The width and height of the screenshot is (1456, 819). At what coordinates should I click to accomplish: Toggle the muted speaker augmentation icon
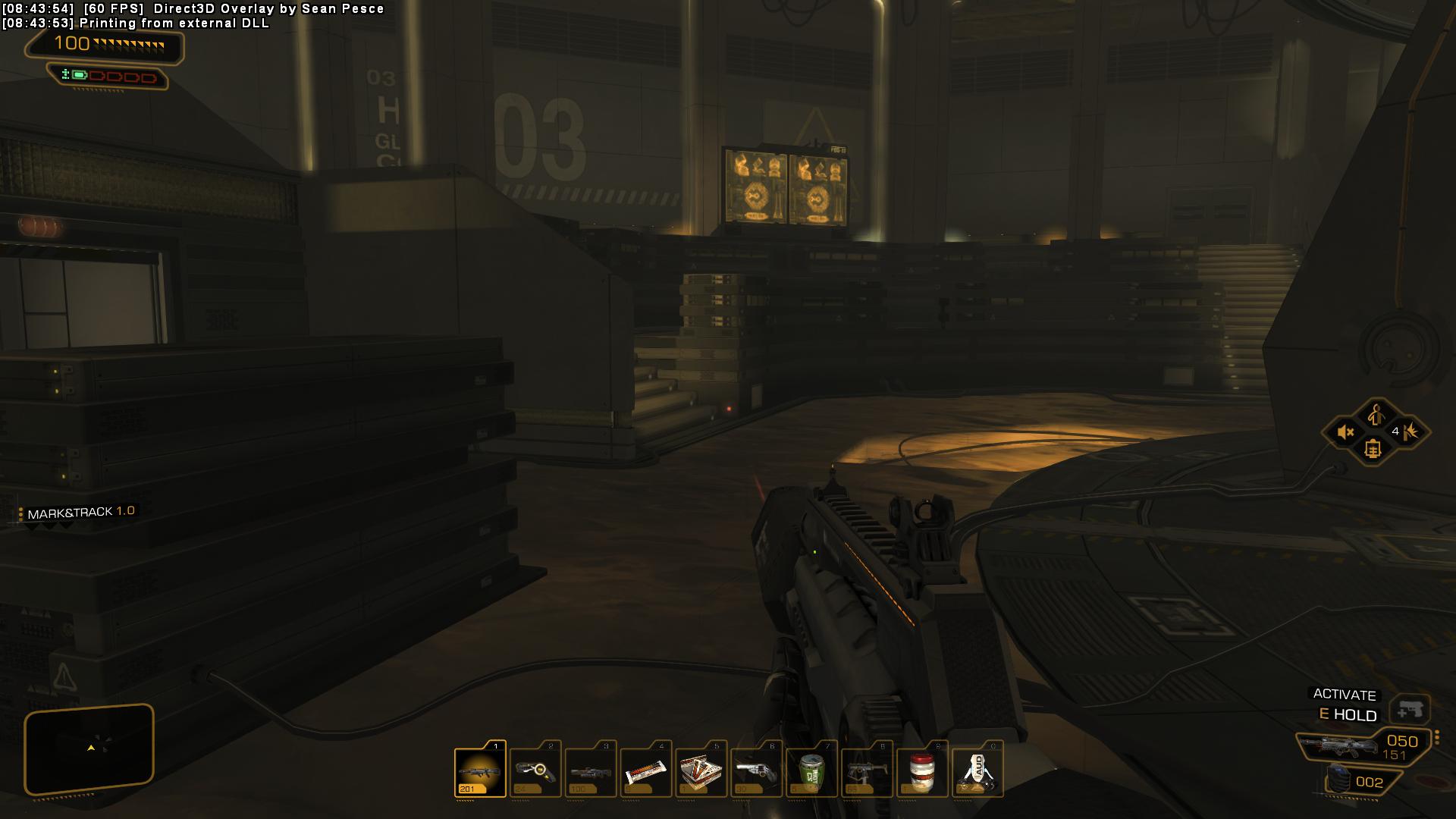[1345, 433]
